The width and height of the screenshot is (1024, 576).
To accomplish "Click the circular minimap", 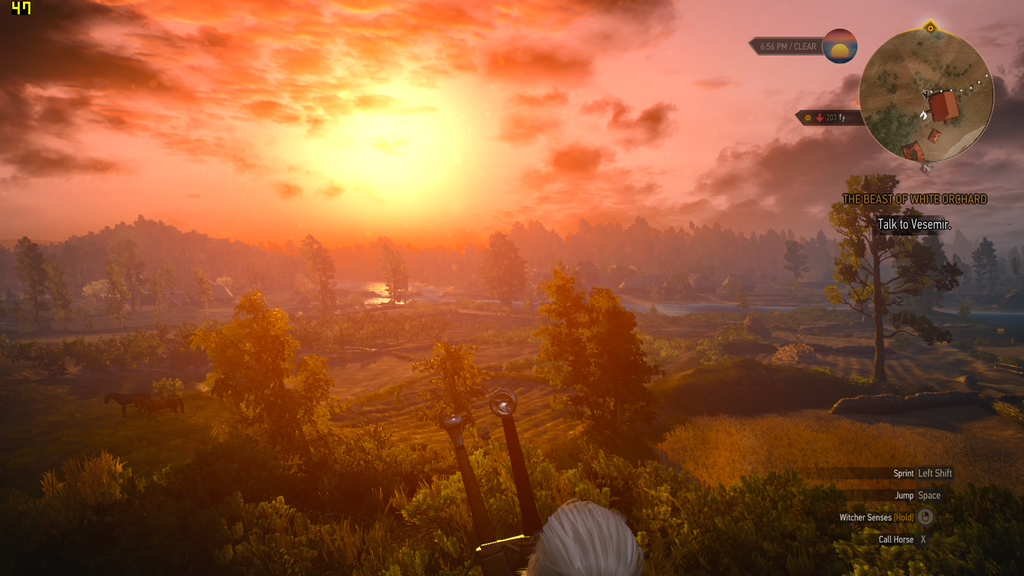I will click(x=926, y=95).
